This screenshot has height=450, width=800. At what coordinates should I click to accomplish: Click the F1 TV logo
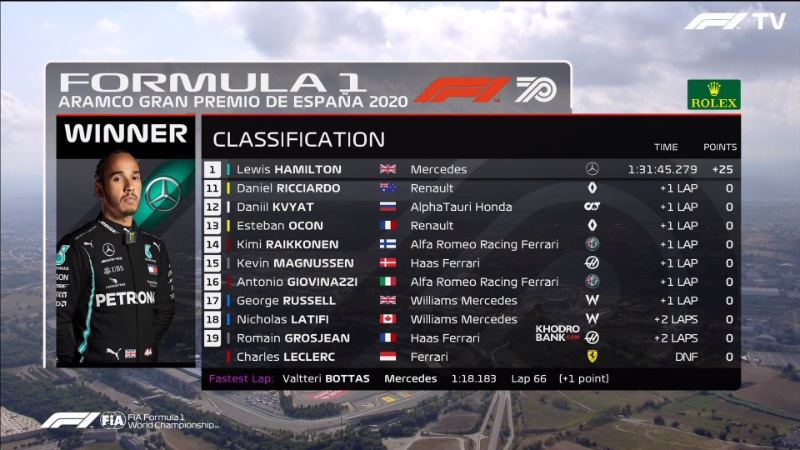(x=735, y=21)
